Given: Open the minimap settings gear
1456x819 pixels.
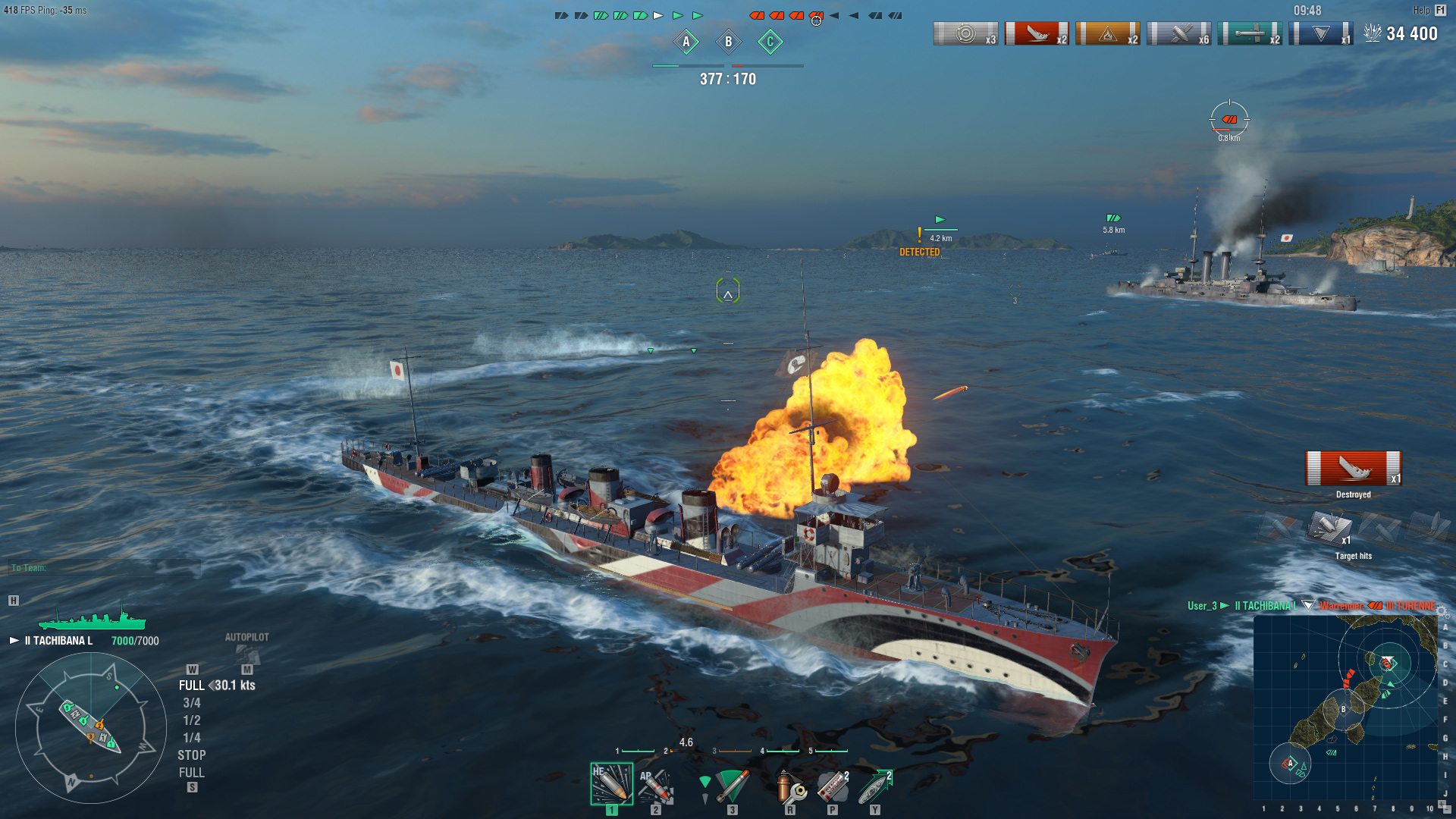Looking at the screenshot, I should coord(1442,613).
